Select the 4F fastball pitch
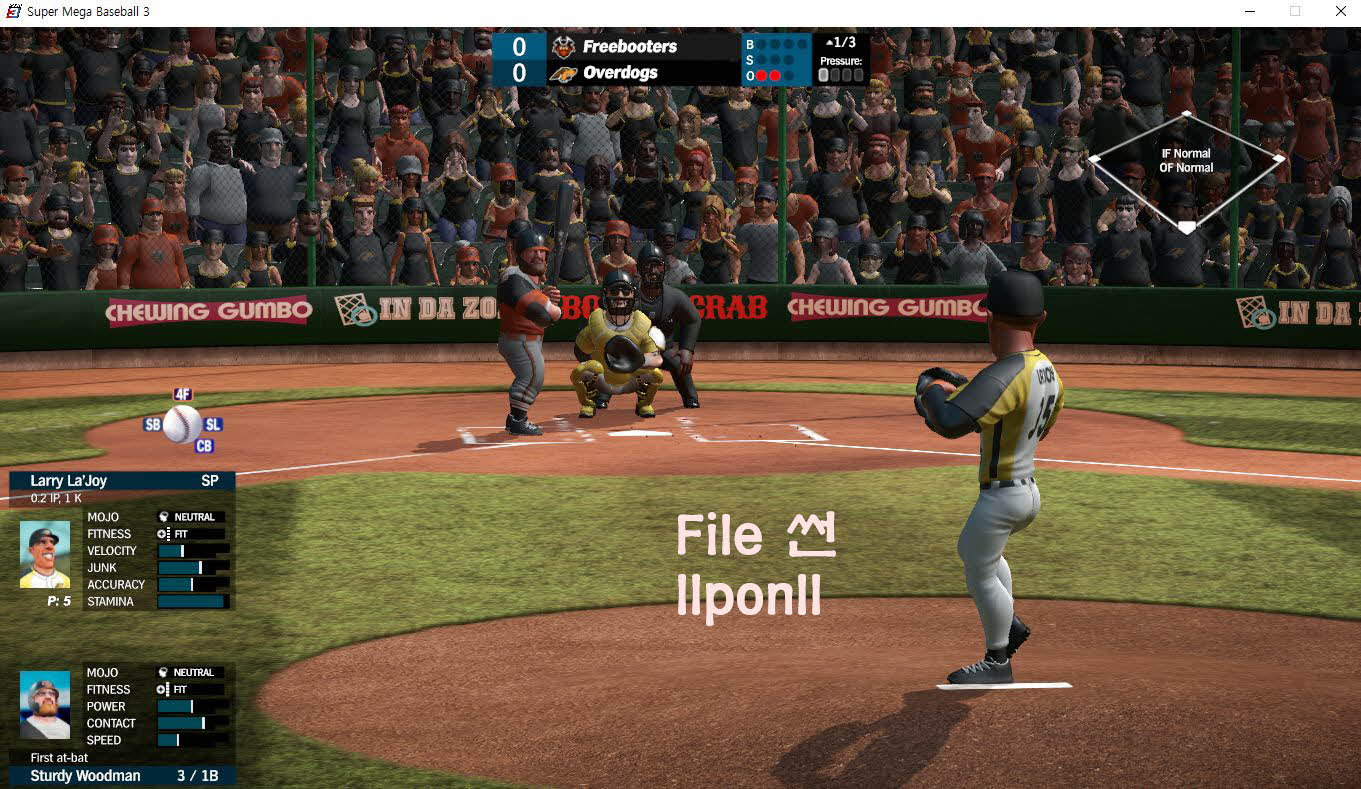This screenshot has width=1361, height=789. point(182,394)
